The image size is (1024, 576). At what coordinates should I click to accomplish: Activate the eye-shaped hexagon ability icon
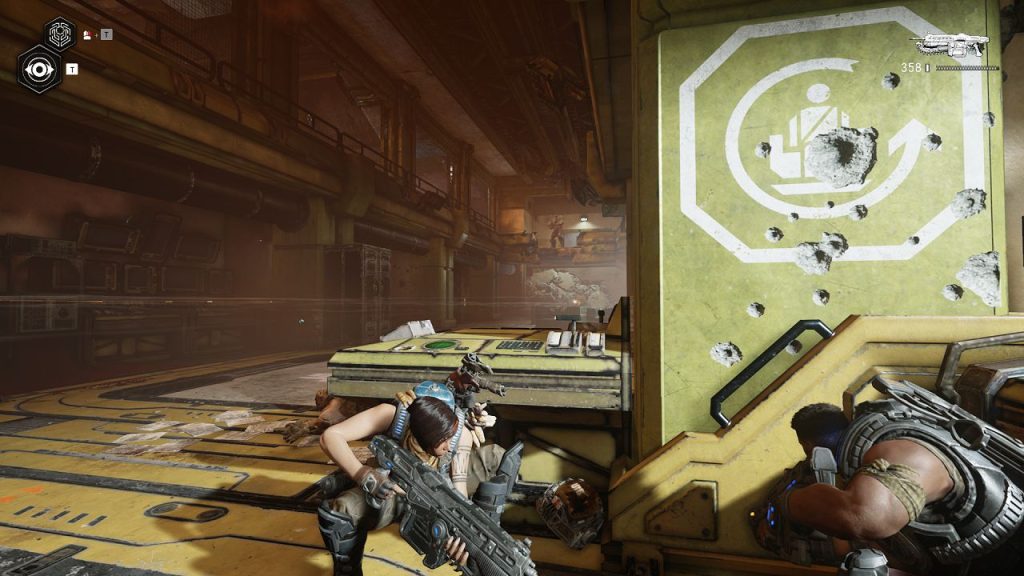coord(38,69)
